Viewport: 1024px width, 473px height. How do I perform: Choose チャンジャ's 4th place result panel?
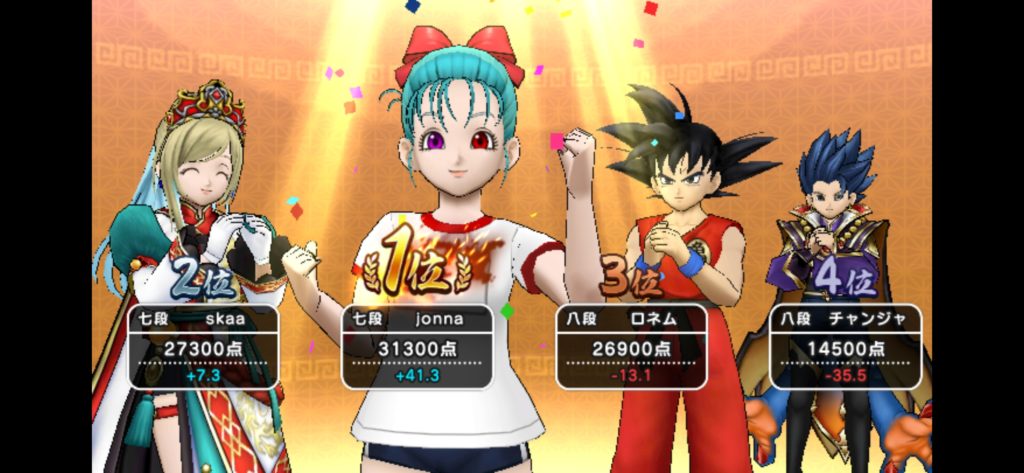(845, 346)
